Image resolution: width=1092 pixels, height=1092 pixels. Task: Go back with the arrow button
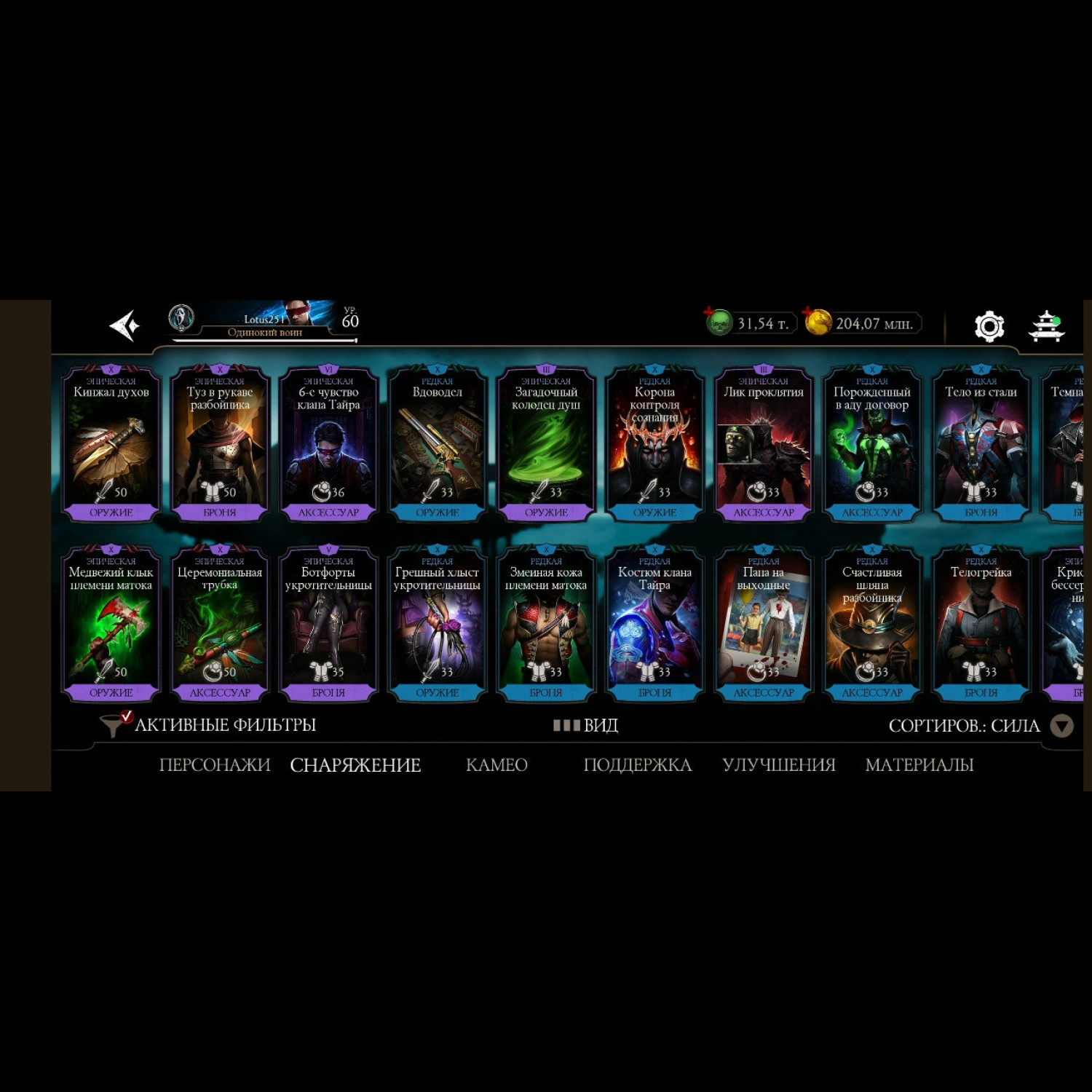(124, 325)
